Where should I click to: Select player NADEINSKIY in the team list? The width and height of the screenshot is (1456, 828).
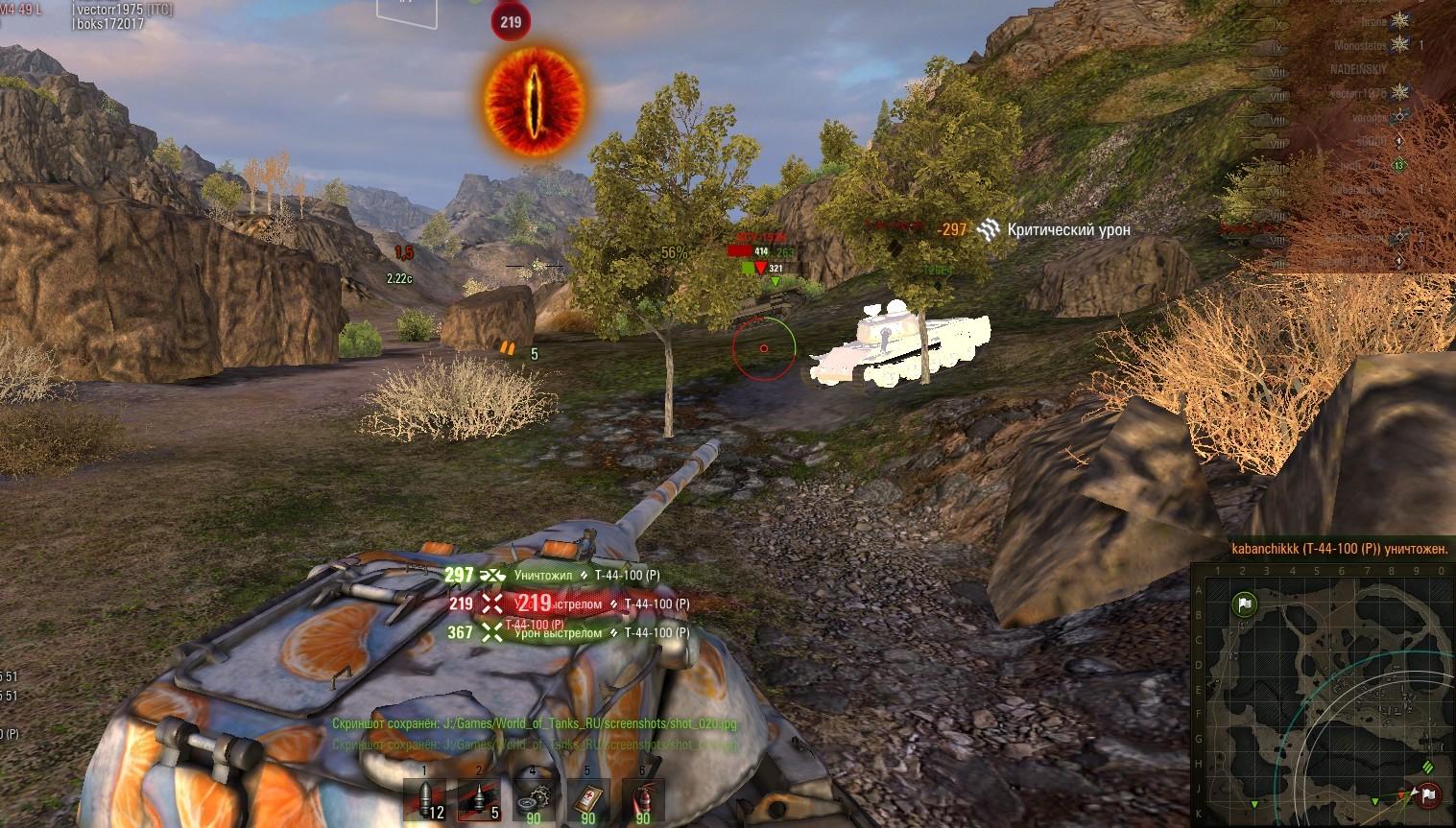coord(1359,69)
